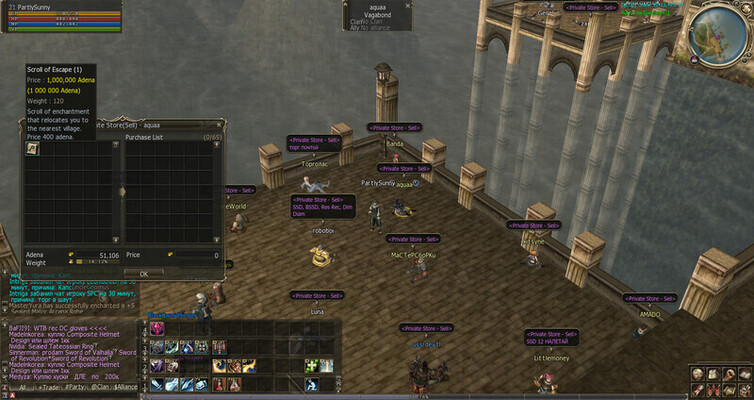Open the map parchment icon
This screenshot has width=754, height=400.
[x=728, y=388]
